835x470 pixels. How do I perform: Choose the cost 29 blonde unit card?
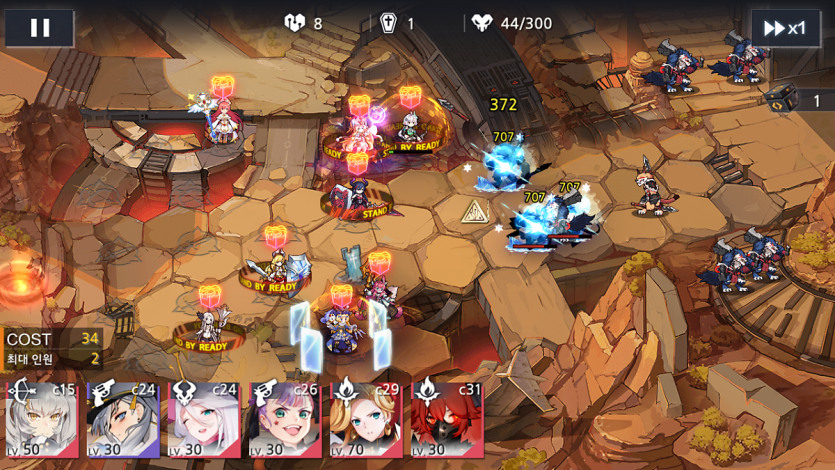click(366, 420)
